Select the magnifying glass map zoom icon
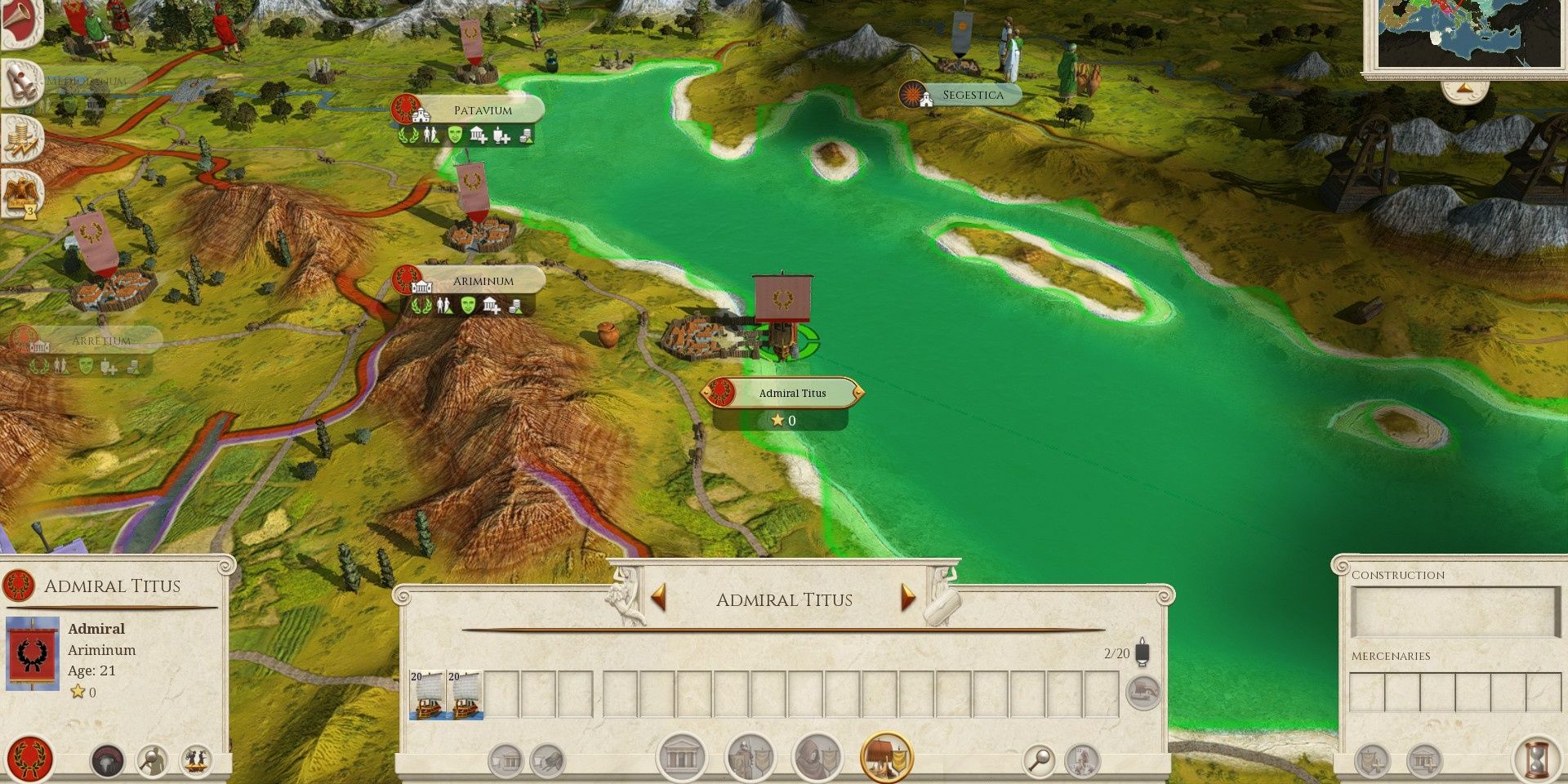Screen dimensions: 1568x784 [x=1039, y=758]
